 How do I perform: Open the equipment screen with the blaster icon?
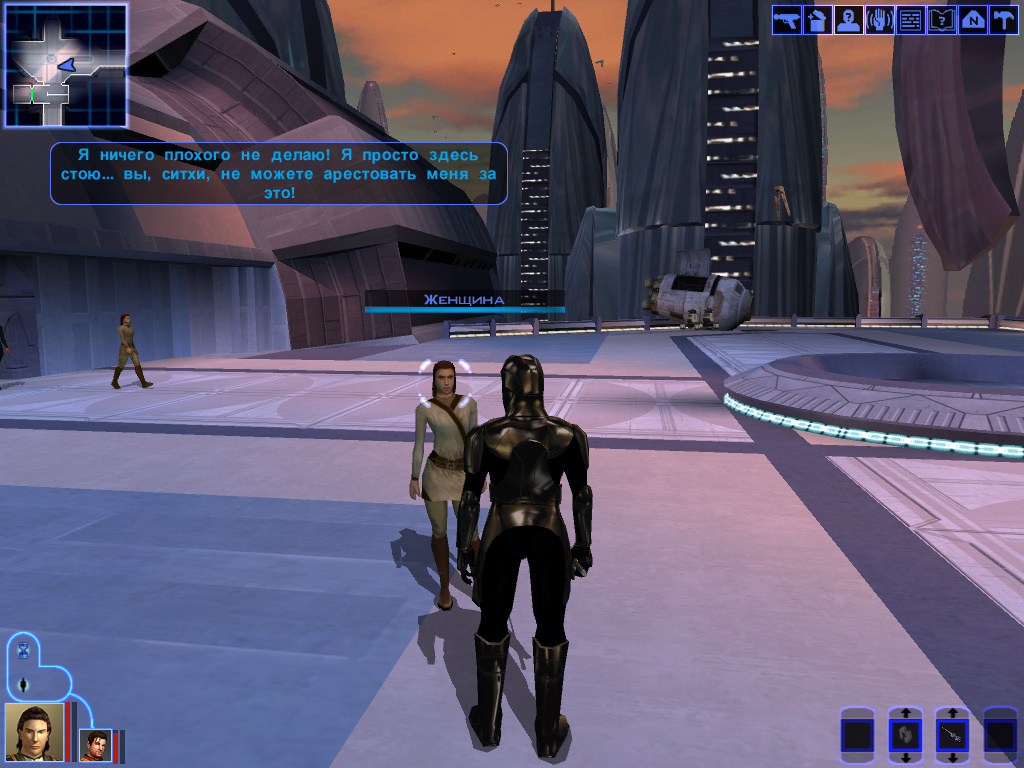(x=786, y=20)
